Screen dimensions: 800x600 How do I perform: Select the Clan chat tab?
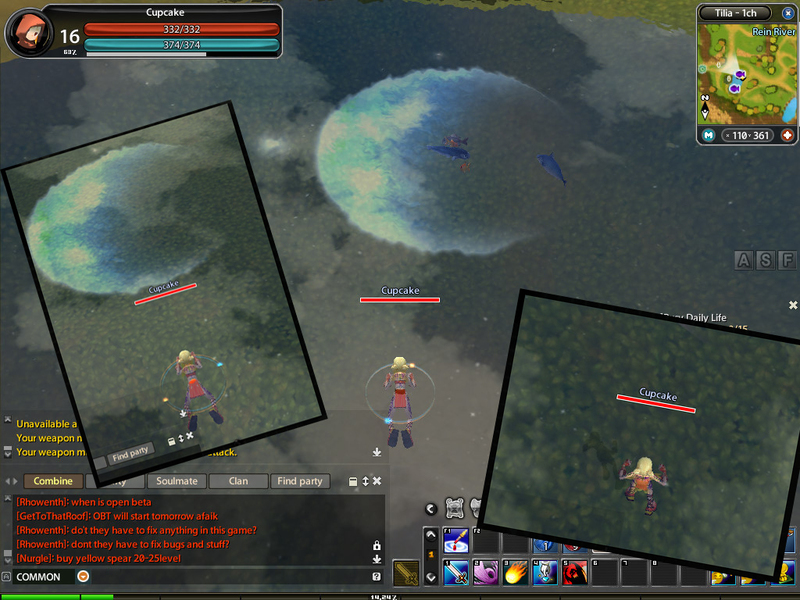click(238, 481)
